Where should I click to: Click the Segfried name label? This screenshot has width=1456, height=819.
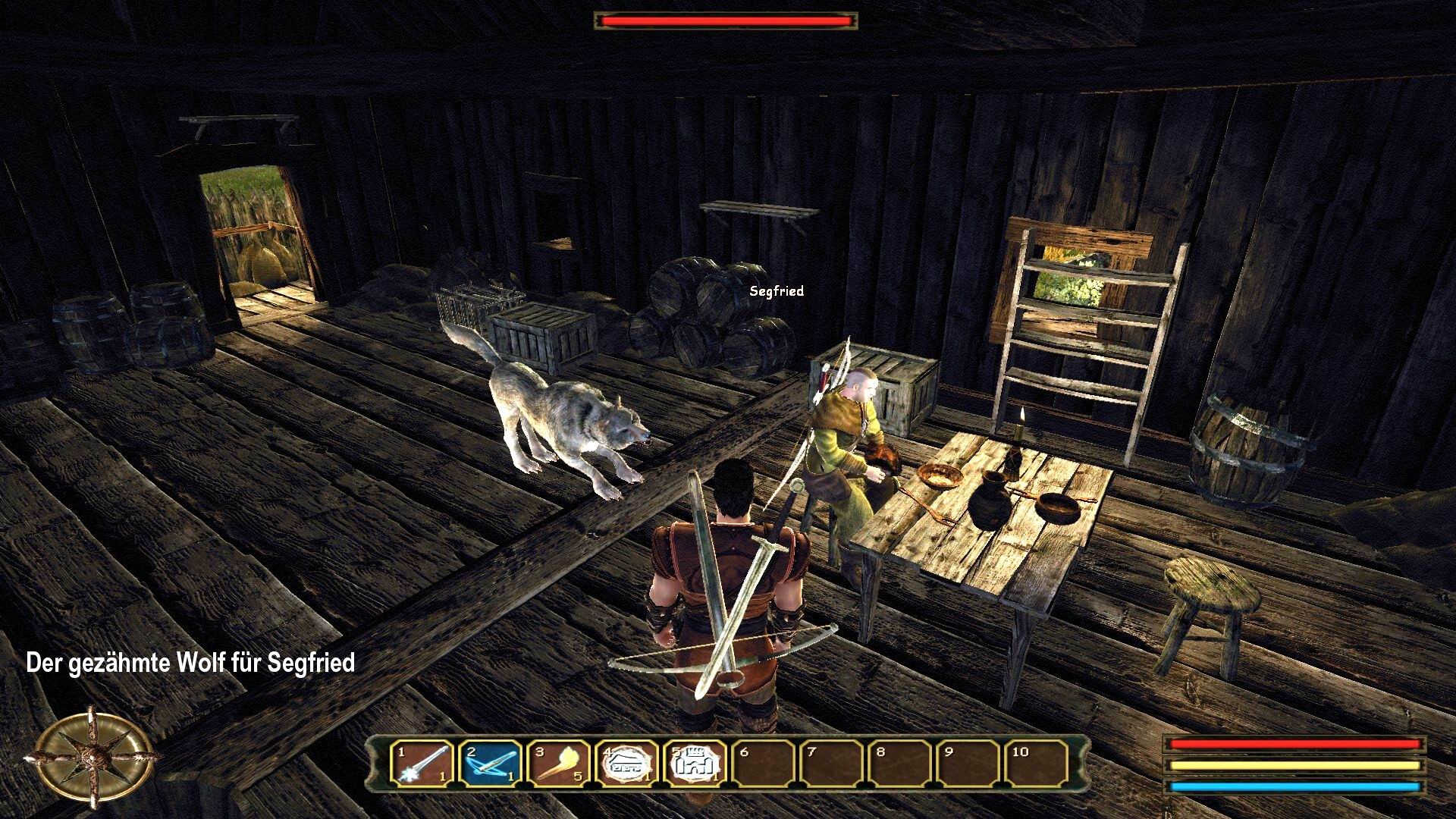(775, 290)
